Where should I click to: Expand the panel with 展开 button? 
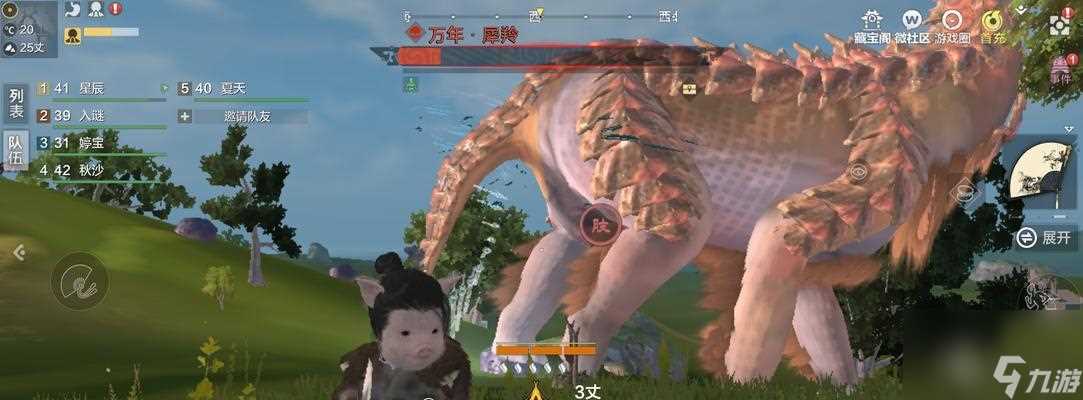pos(1045,238)
